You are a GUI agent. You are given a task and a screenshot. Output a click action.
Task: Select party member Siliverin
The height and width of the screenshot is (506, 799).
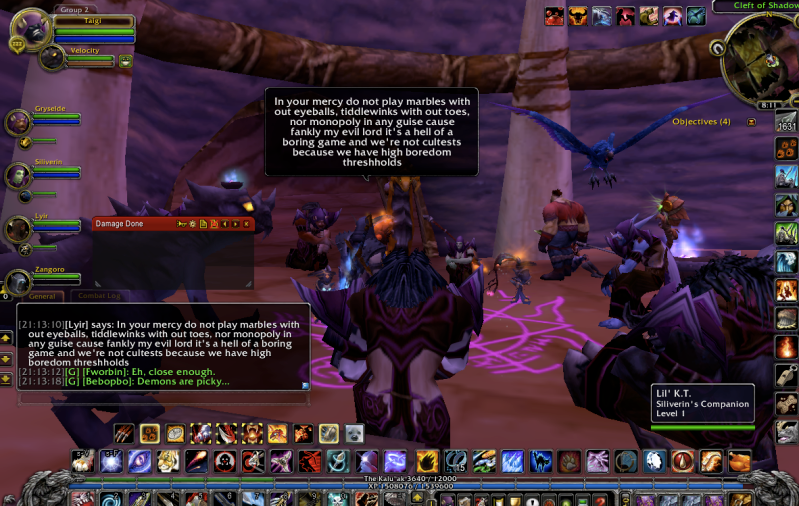[19, 176]
